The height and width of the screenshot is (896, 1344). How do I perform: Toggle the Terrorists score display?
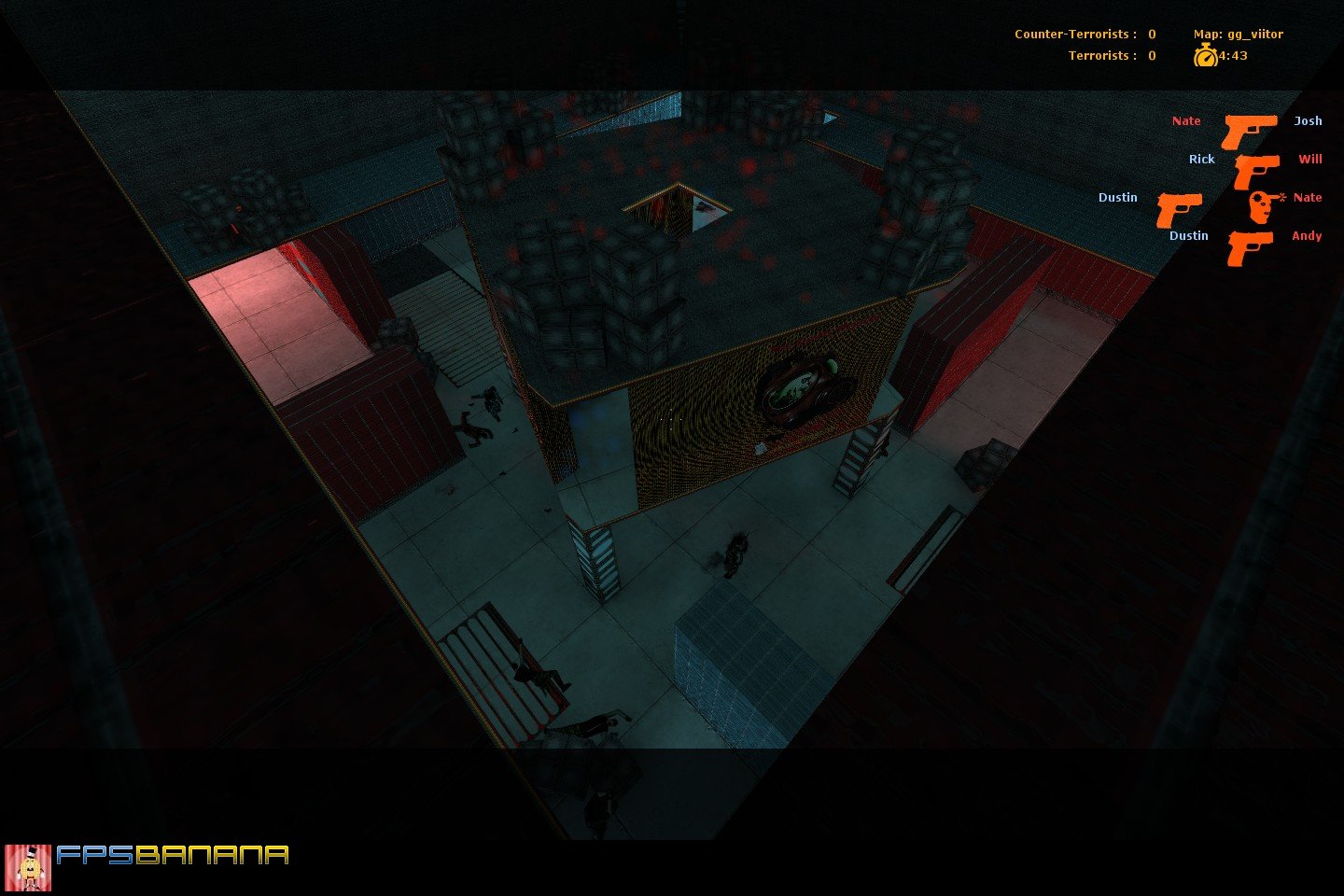(x=1111, y=56)
